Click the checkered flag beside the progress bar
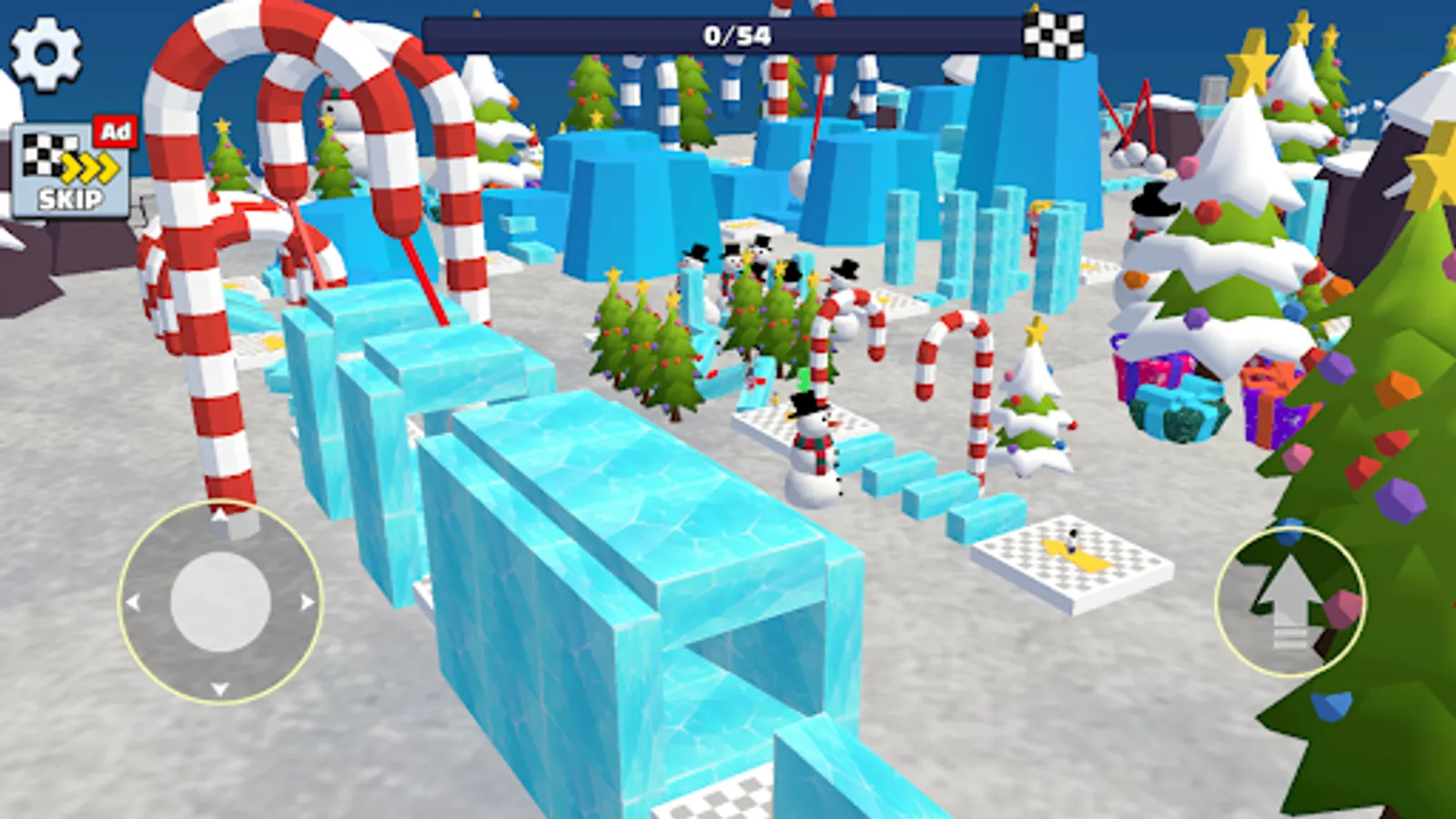1456x819 pixels. coord(1054,35)
